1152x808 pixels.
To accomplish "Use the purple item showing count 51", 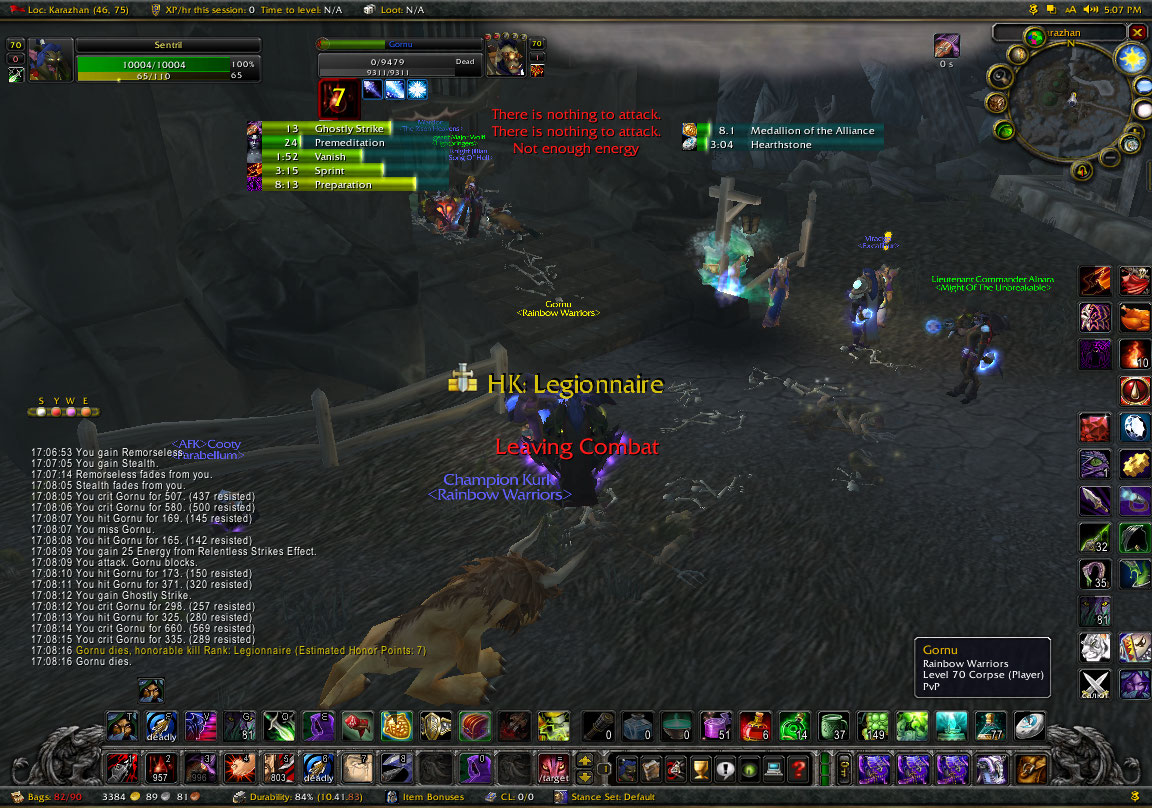I will [717, 725].
